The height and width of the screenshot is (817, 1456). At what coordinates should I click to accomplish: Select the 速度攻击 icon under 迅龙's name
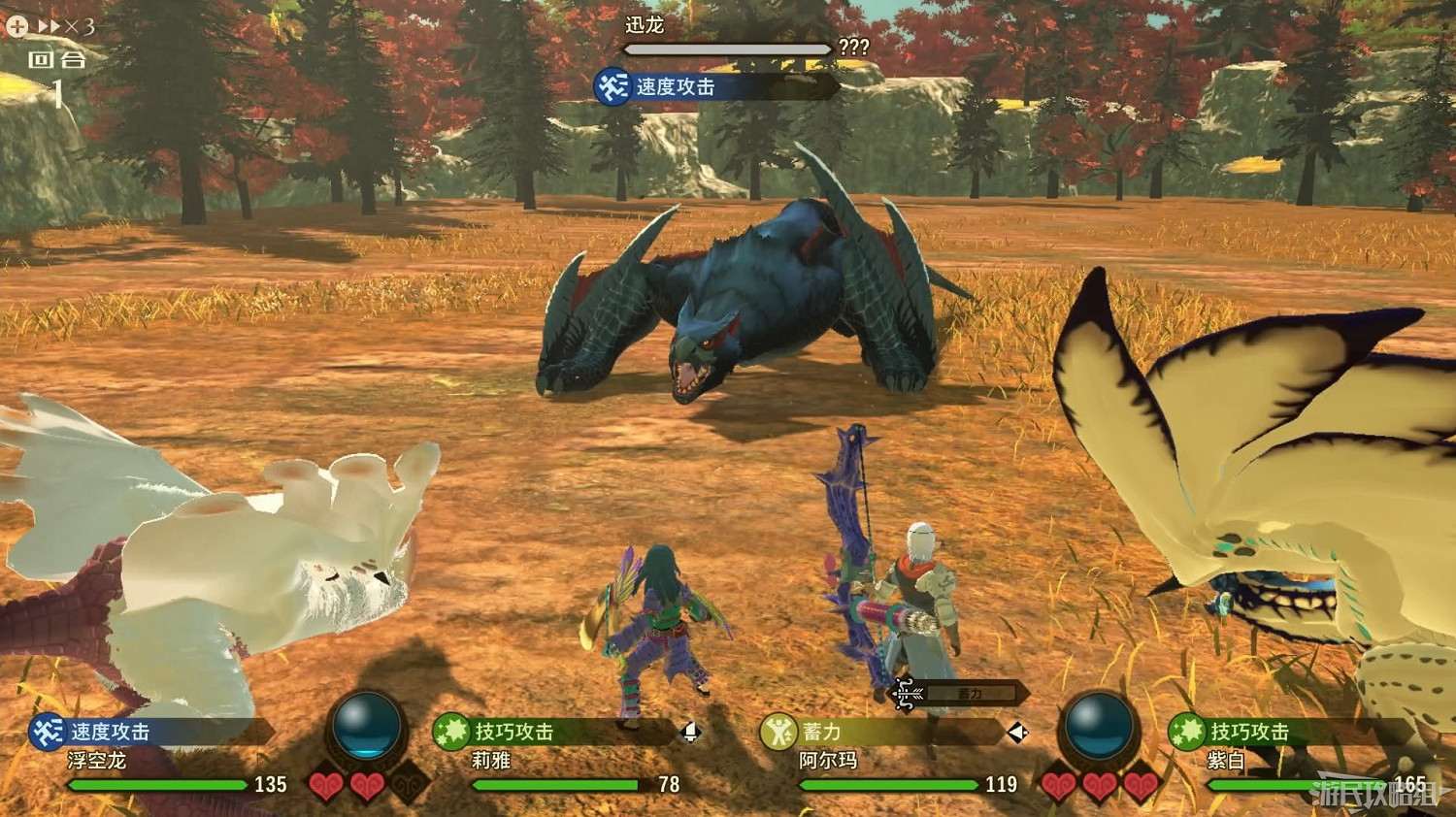[612, 86]
